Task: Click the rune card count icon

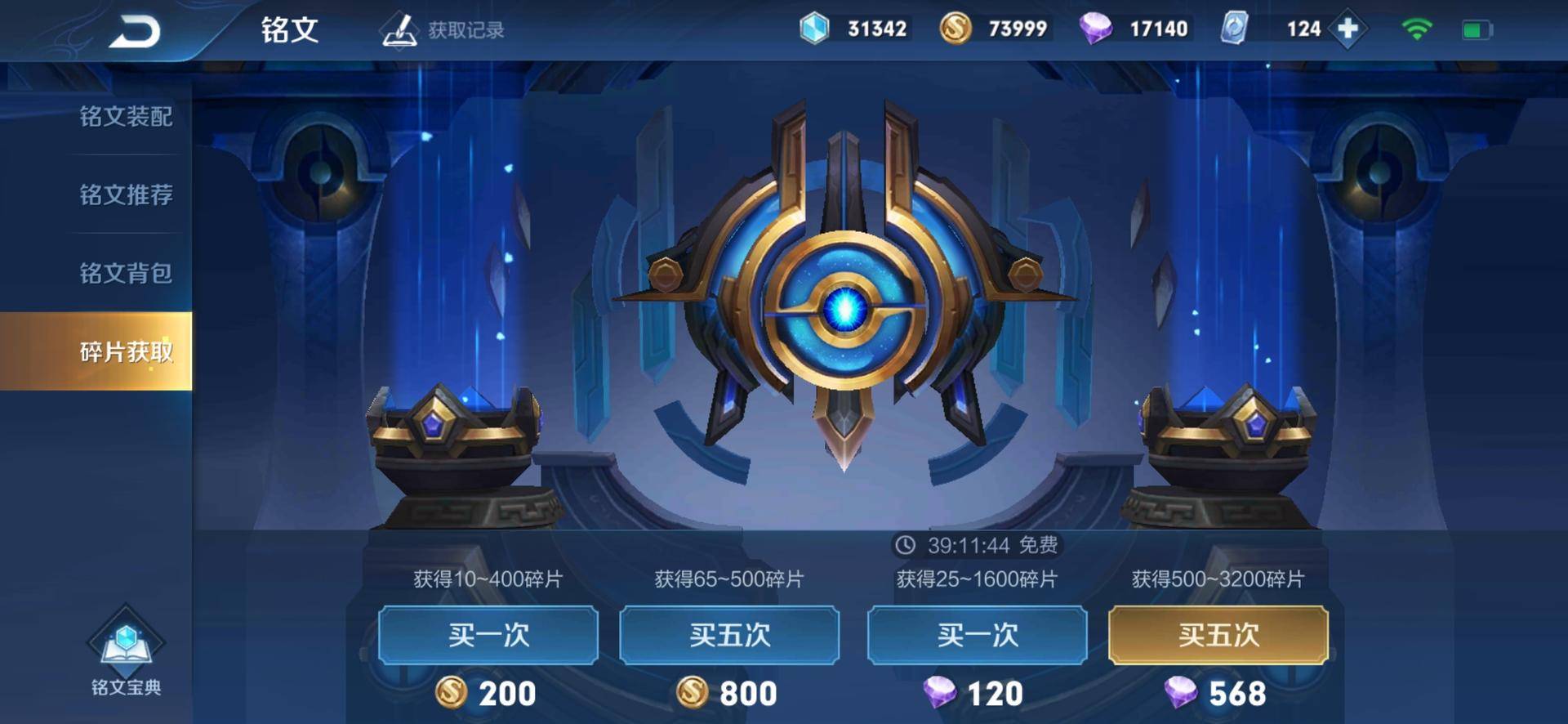Action: 1236,28
